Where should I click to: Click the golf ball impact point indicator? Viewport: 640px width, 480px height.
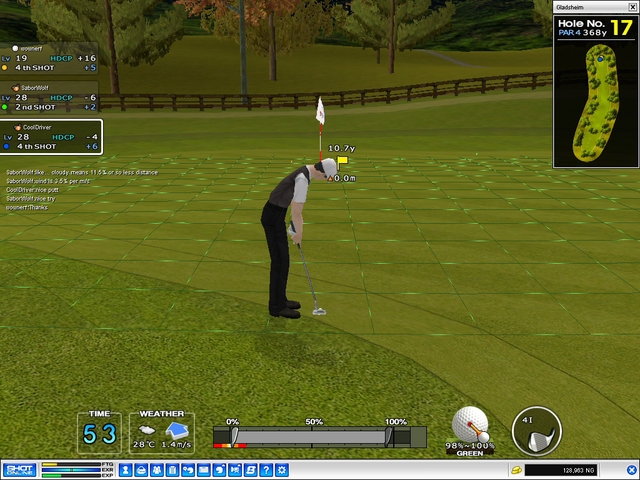click(470, 425)
